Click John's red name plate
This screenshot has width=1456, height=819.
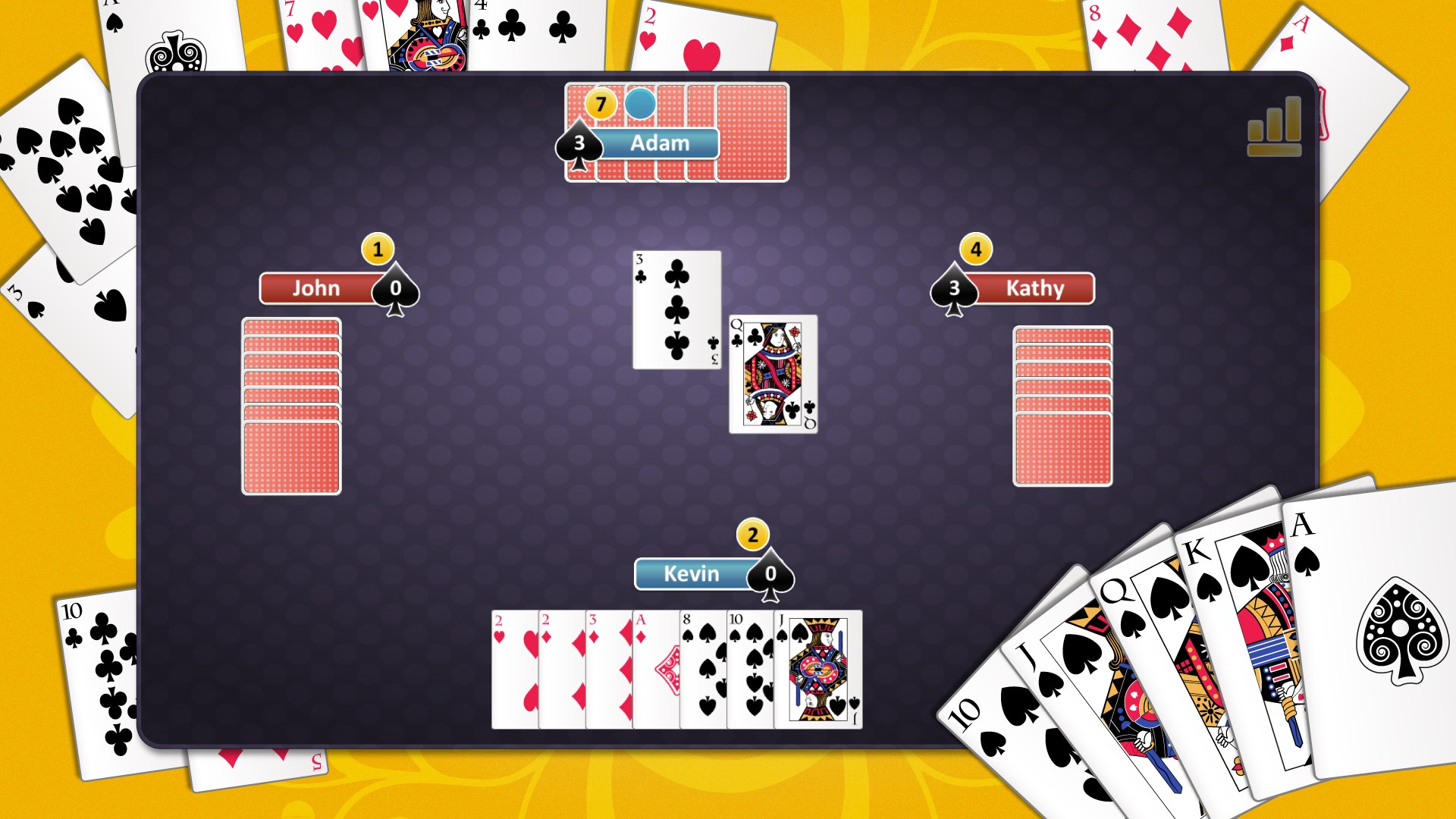[x=320, y=288]
